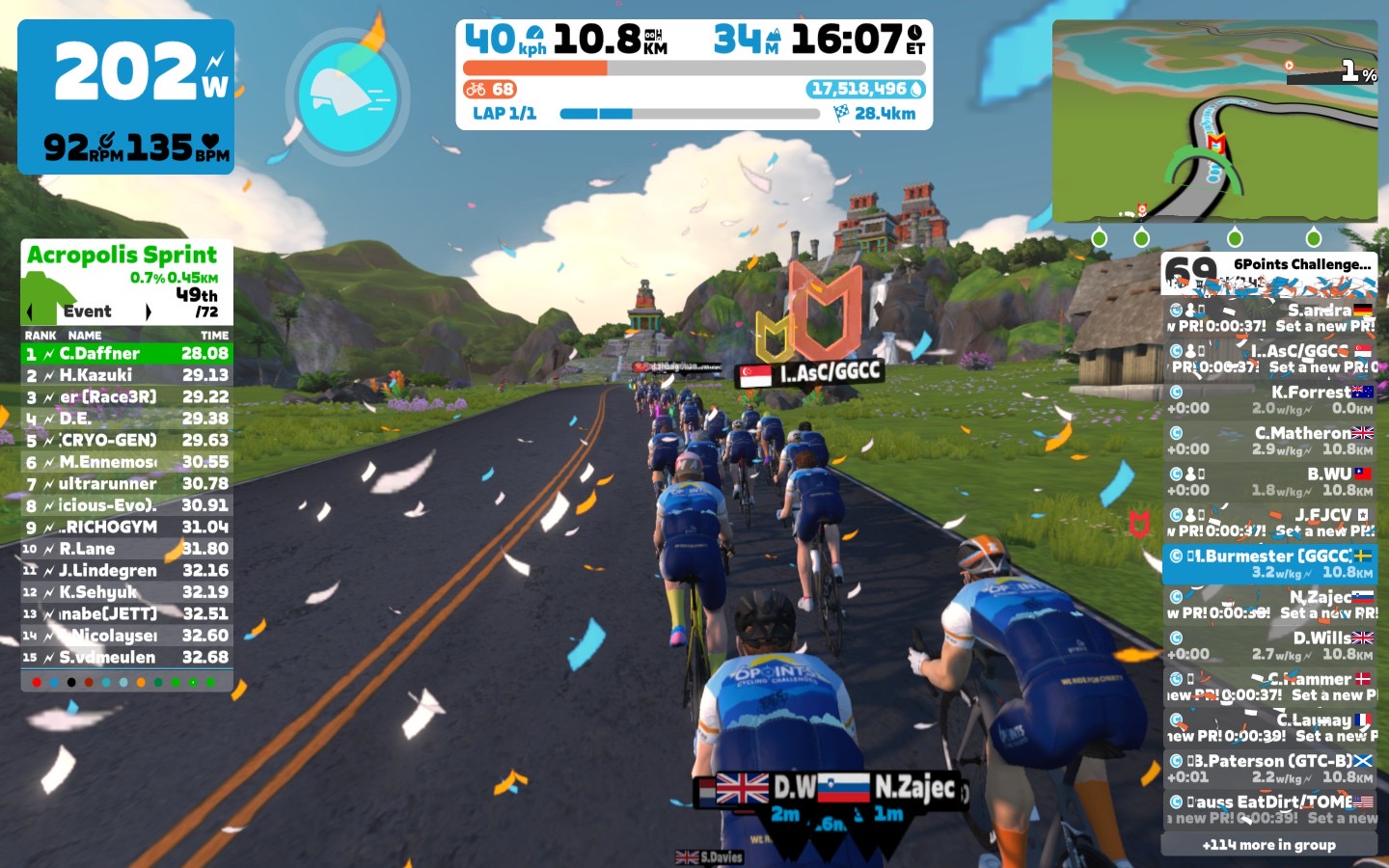Image resolution: width=1389 pixels, height=868 pixels.
Task: Click the left arrow beside Event
Action: point(30,312)
